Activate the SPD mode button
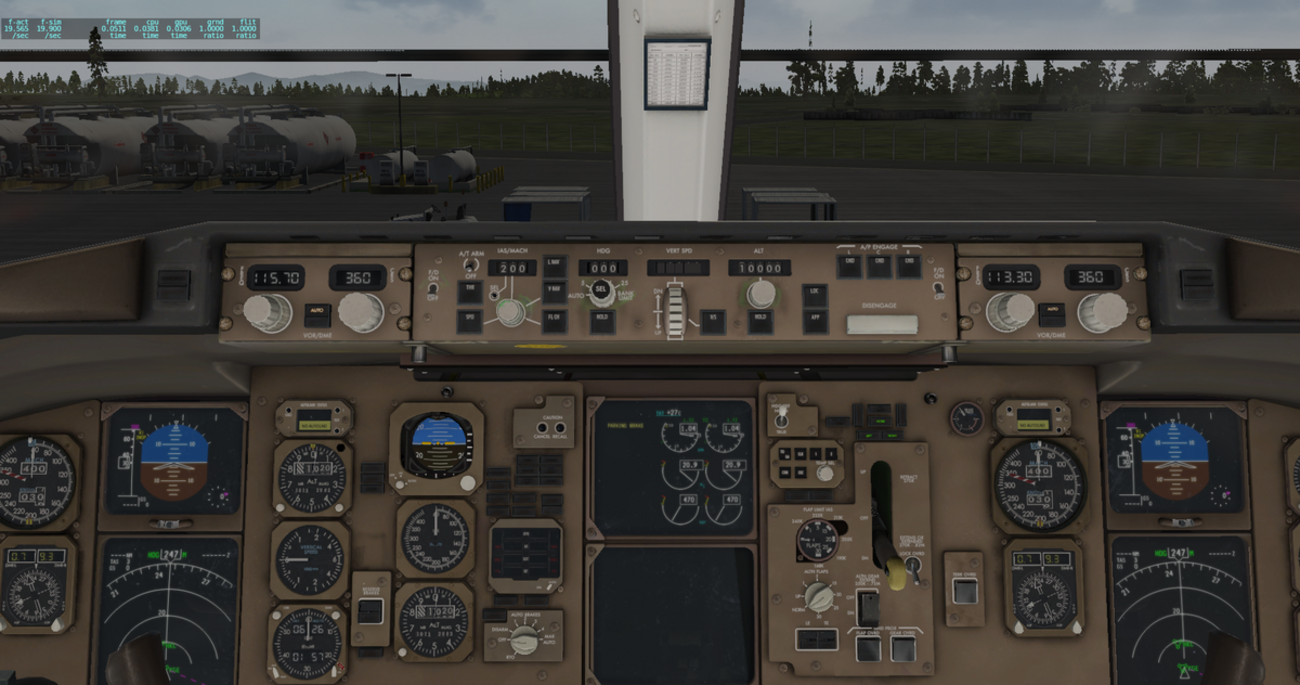Image resolution: width=1300 pixels, height=685 pixels. 470,322
